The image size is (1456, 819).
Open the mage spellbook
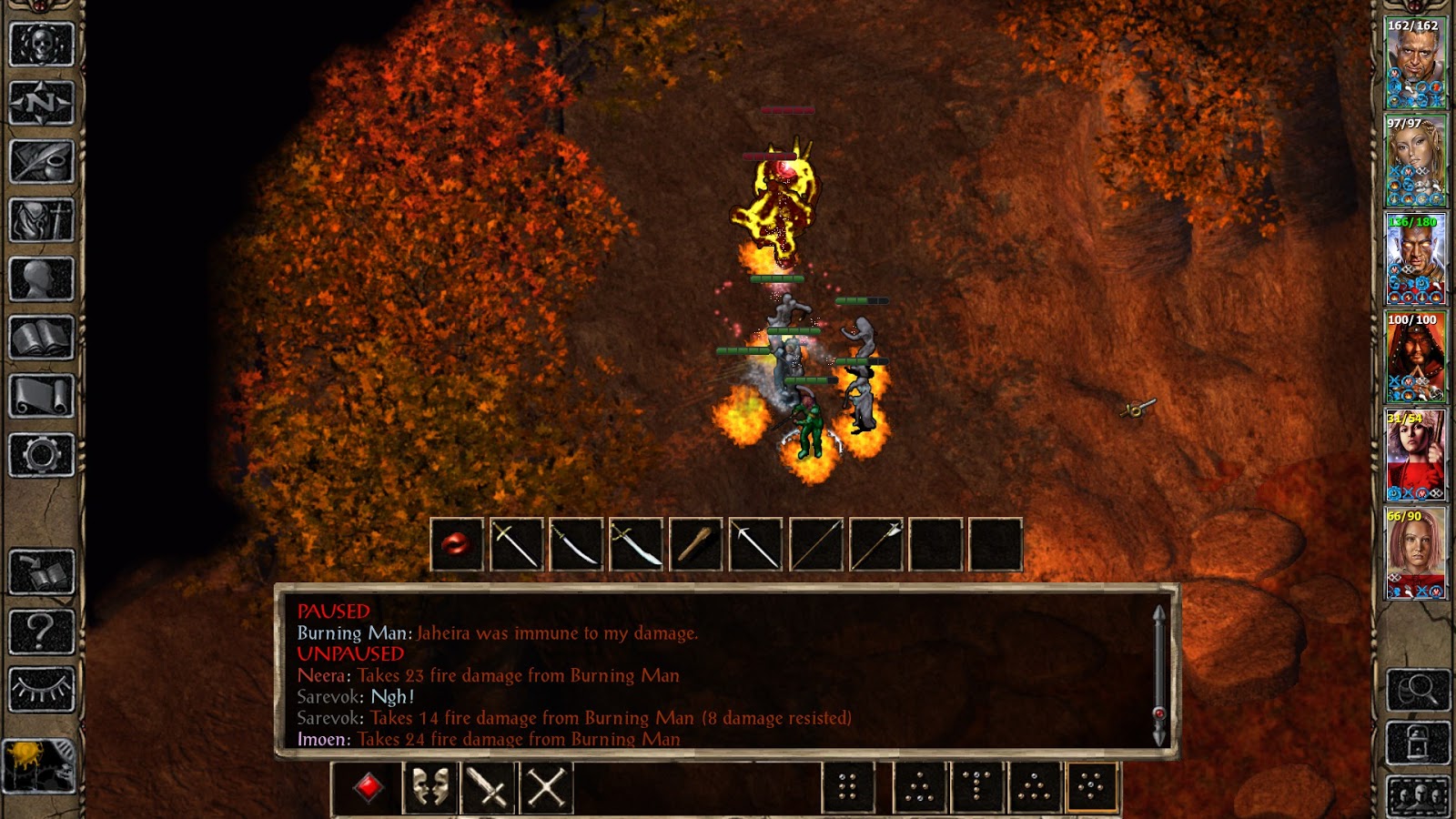click(x=41, y=339)
